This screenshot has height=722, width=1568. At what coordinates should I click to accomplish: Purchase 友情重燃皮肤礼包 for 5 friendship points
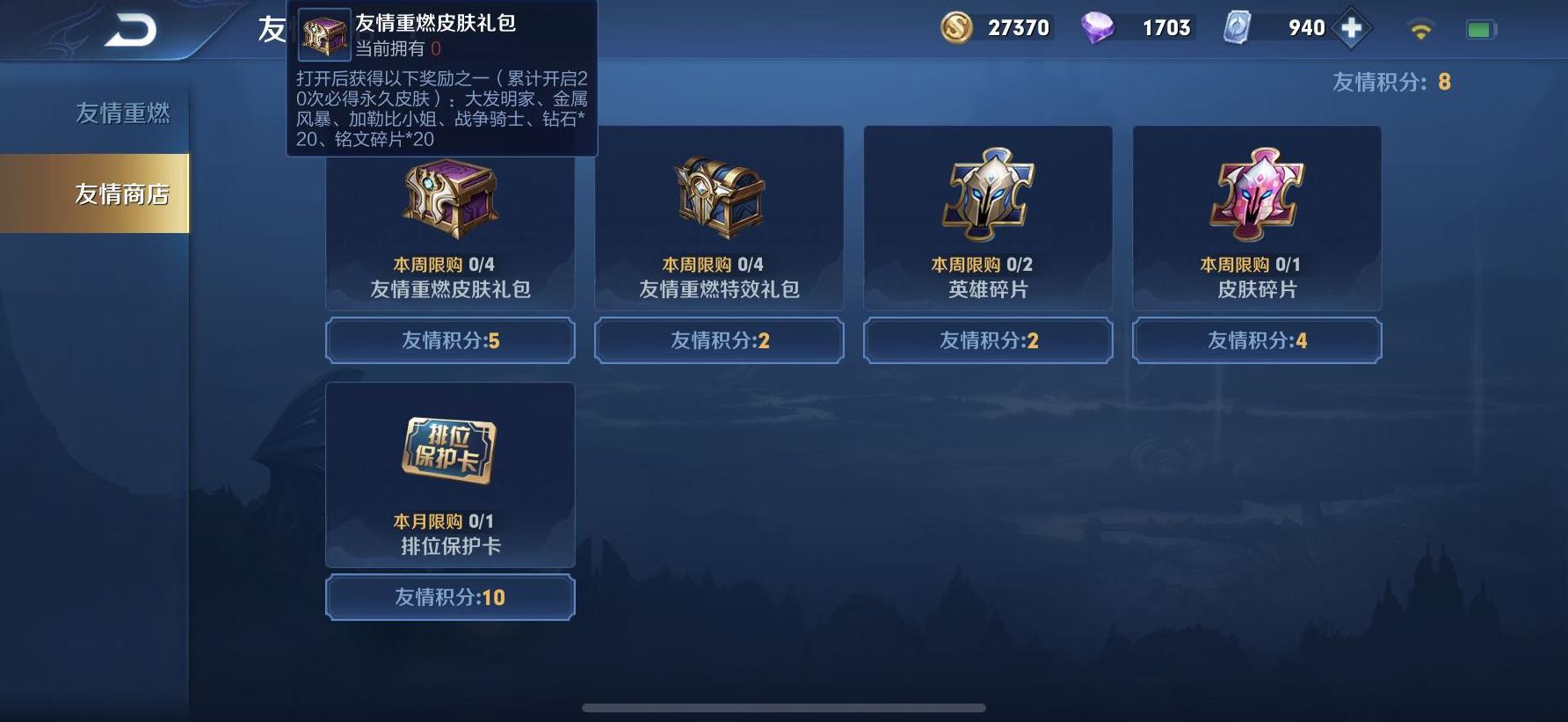click(x=450, y=340)
